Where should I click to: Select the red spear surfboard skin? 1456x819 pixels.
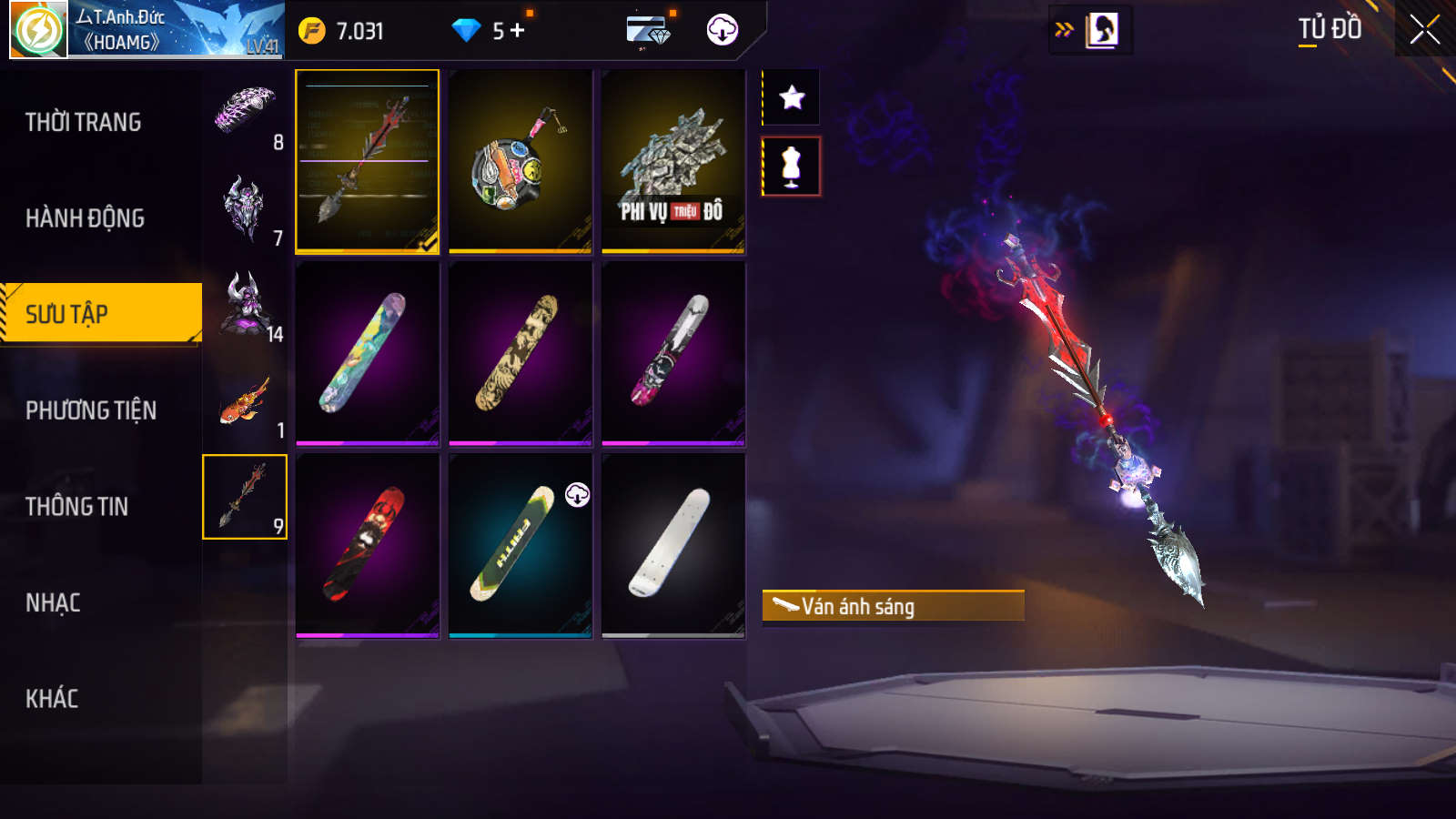pos(368,161)
